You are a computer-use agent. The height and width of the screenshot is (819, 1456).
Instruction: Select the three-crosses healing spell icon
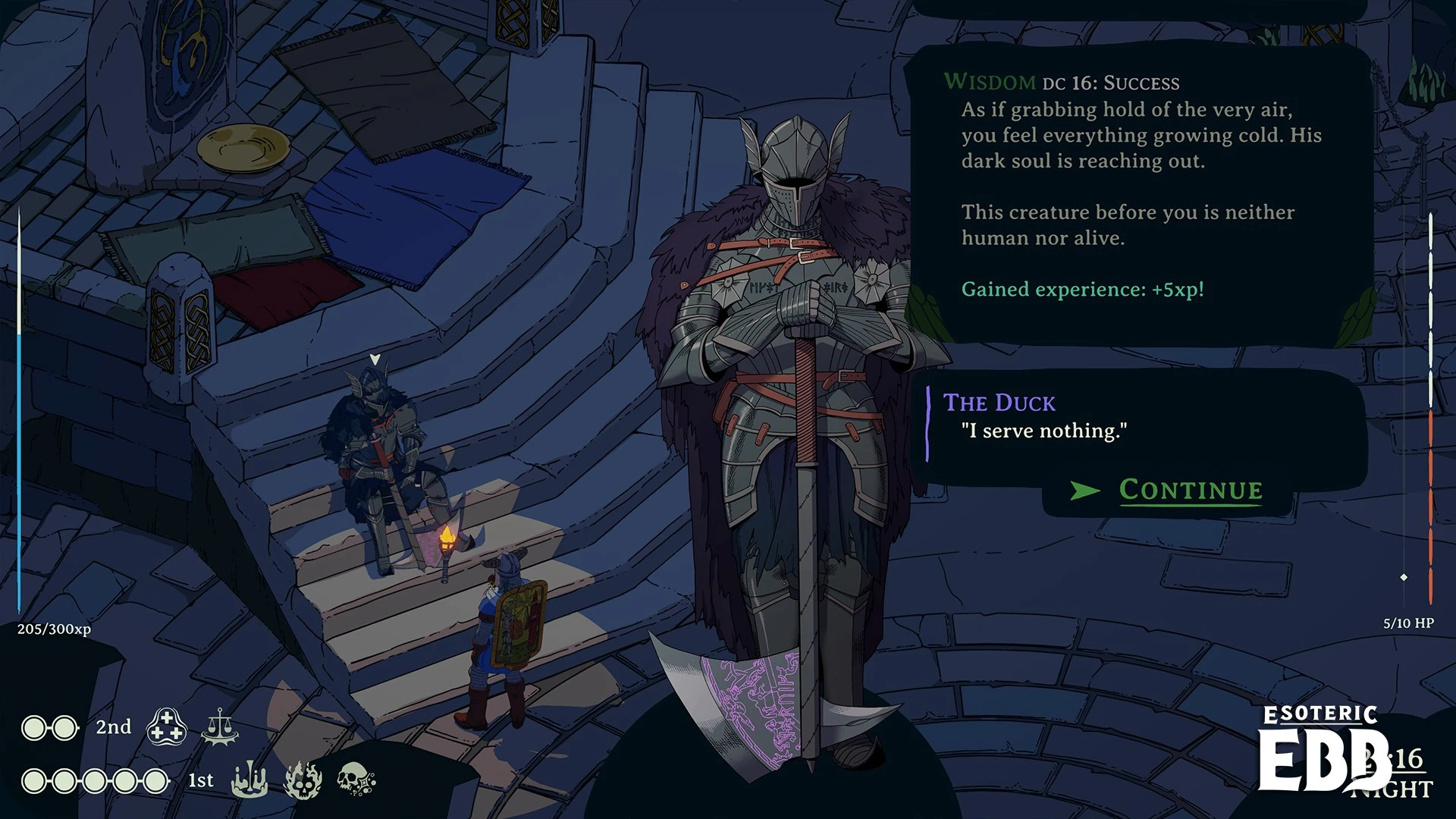tap(167, 726)
